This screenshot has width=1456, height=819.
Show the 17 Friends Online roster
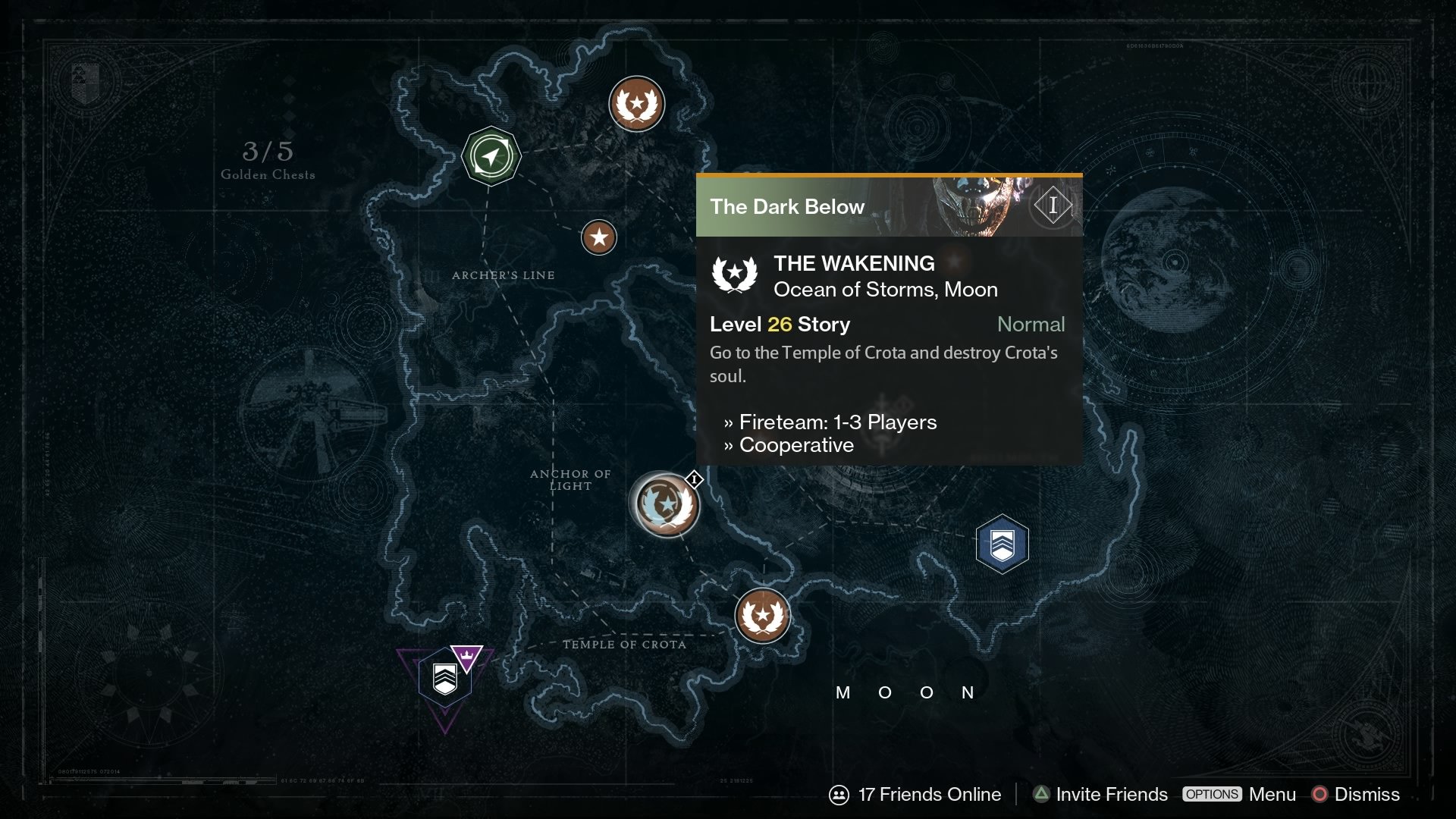click(915, 794)
